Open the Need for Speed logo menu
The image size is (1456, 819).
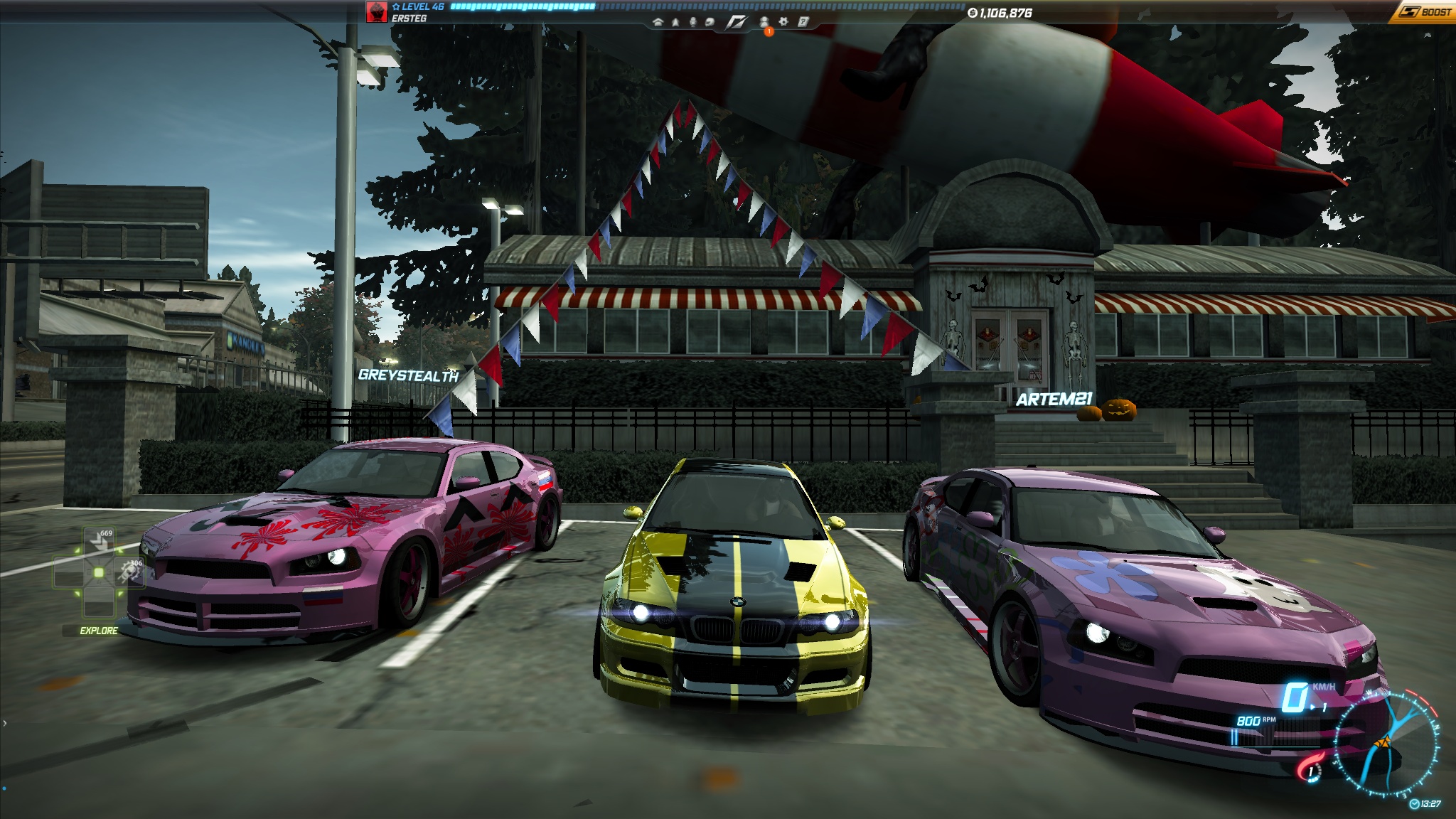737,22
